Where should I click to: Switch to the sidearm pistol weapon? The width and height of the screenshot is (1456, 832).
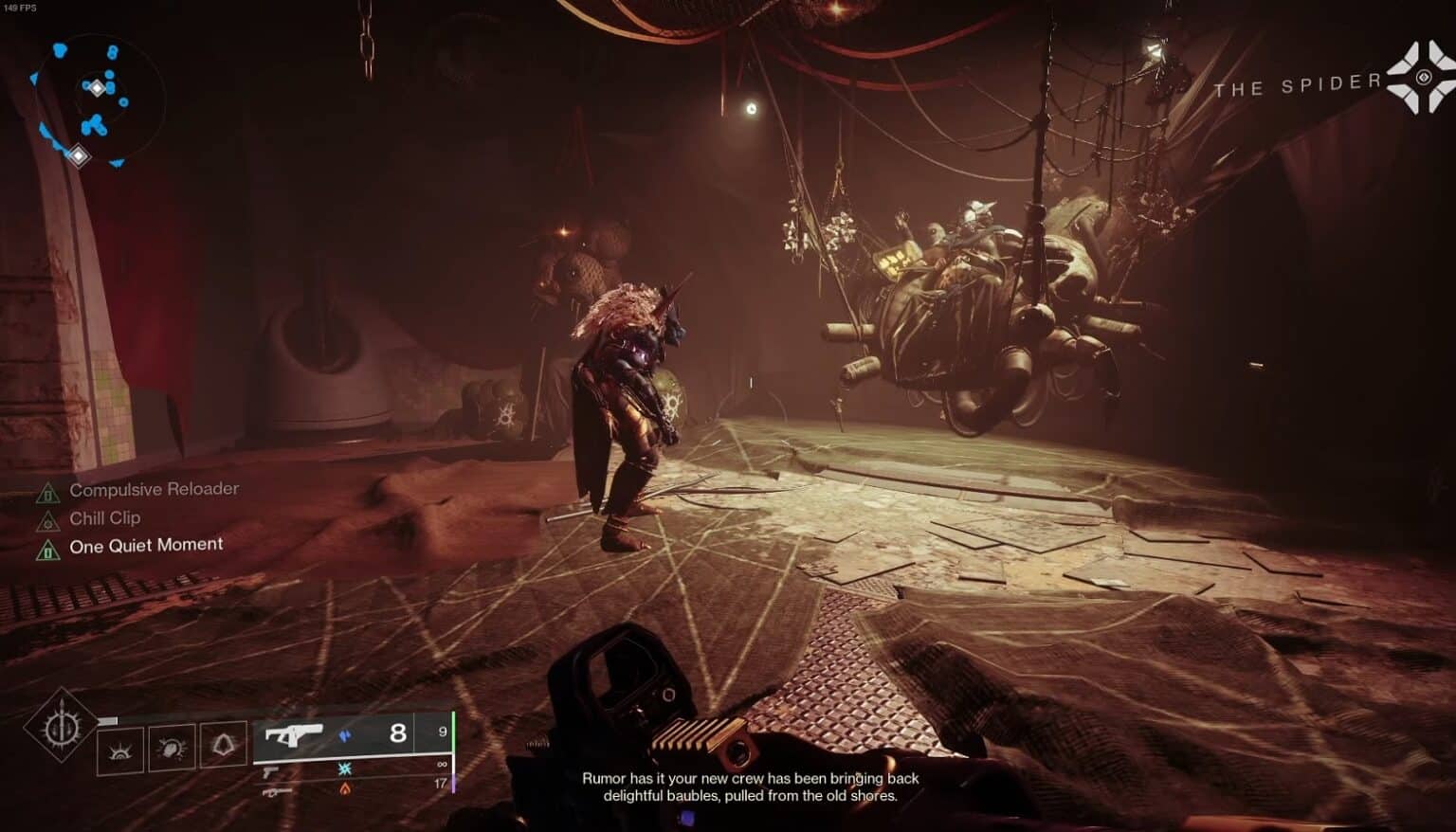271,772
